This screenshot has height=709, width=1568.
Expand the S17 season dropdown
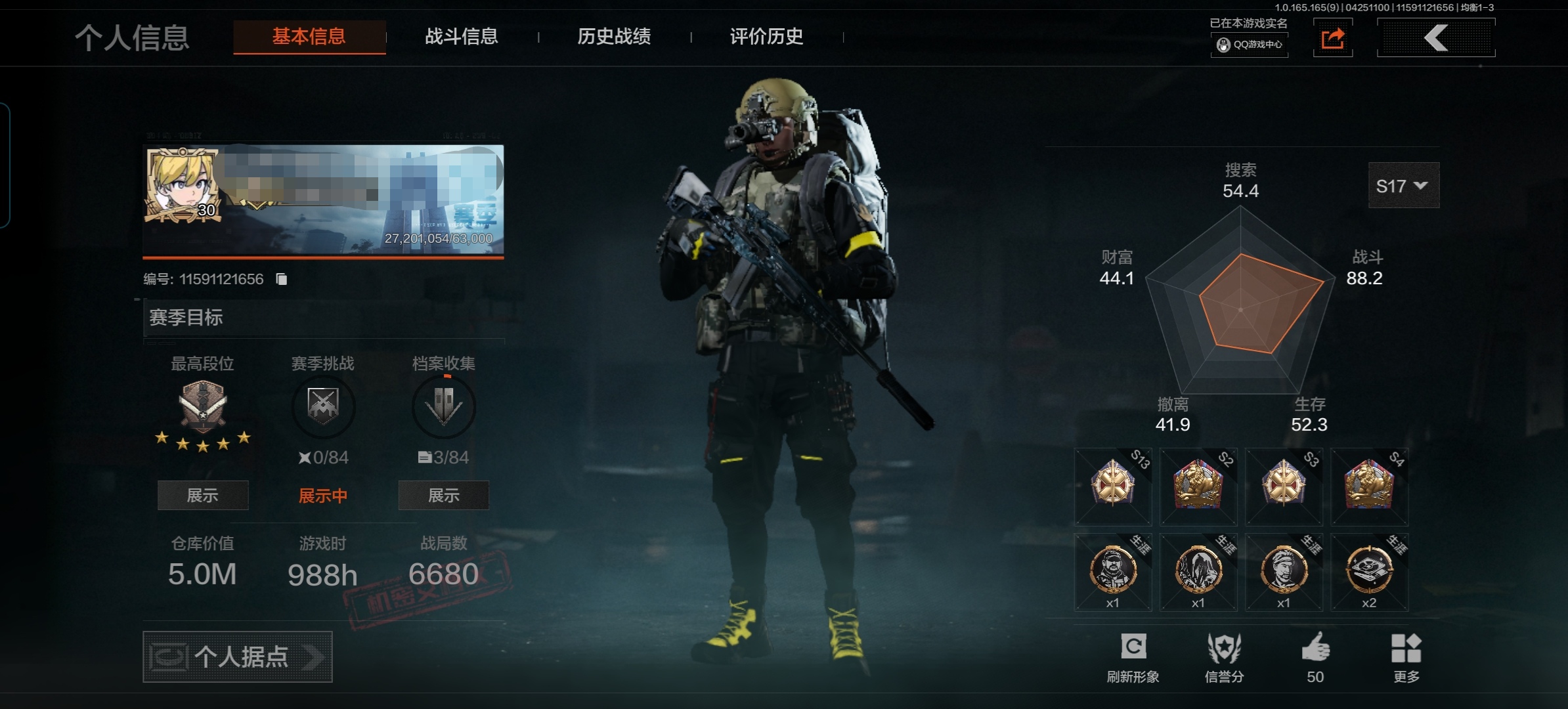click(1403, 186)
